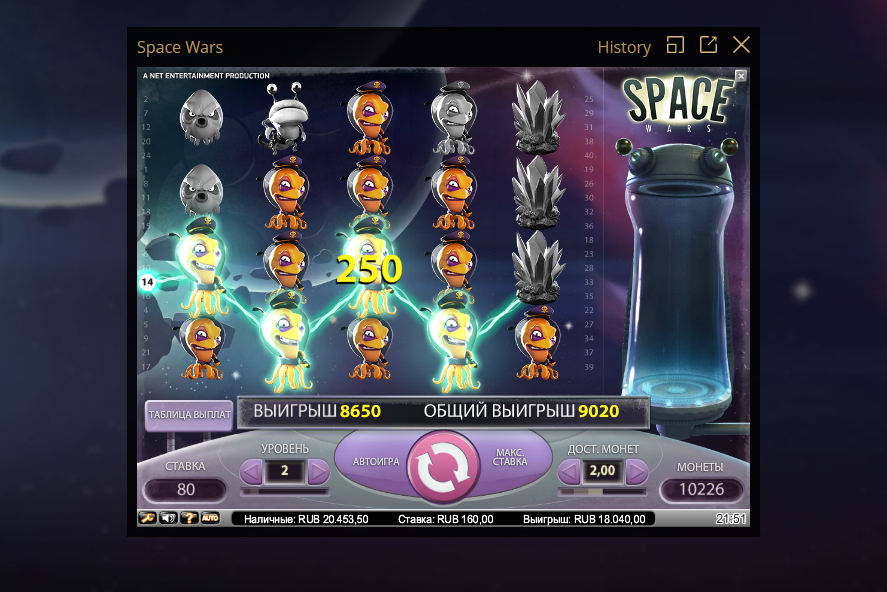Lower the coin value (Дост. монет)

570,472
